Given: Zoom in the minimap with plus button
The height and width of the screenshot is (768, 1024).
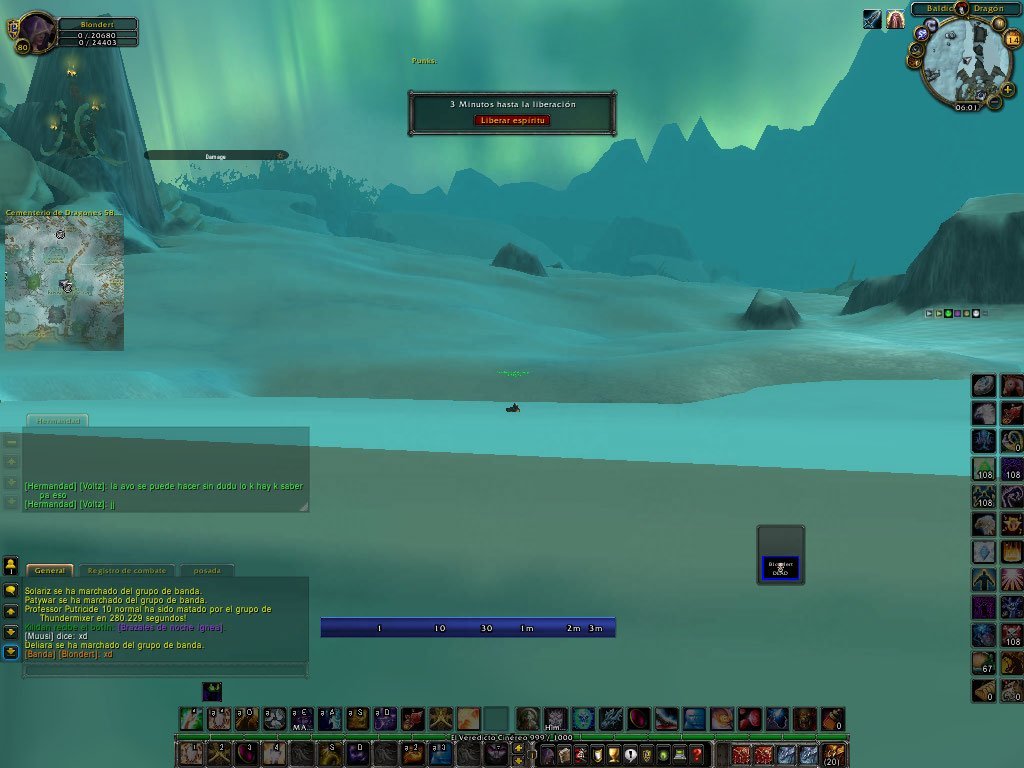Looking at the screenshot, I should point(1007,89).
